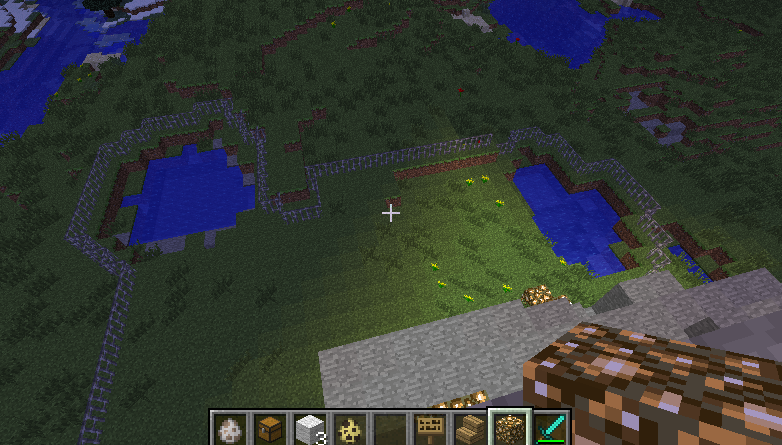Select the highlighted glowstone block slot
The width and height of the screenshot is (782, 445).
click(x=509, y=430)
